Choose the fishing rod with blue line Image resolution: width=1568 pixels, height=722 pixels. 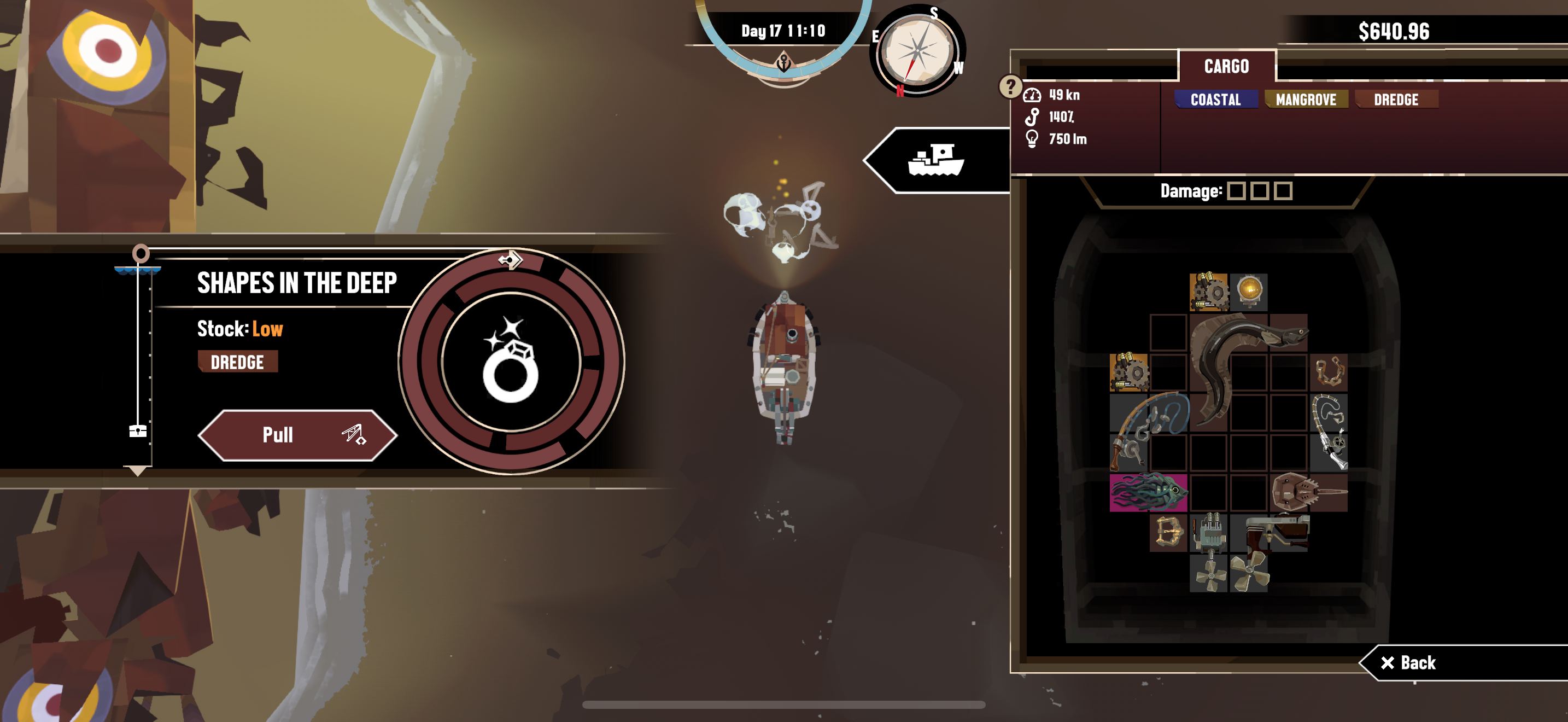[x=1148, y=431]
